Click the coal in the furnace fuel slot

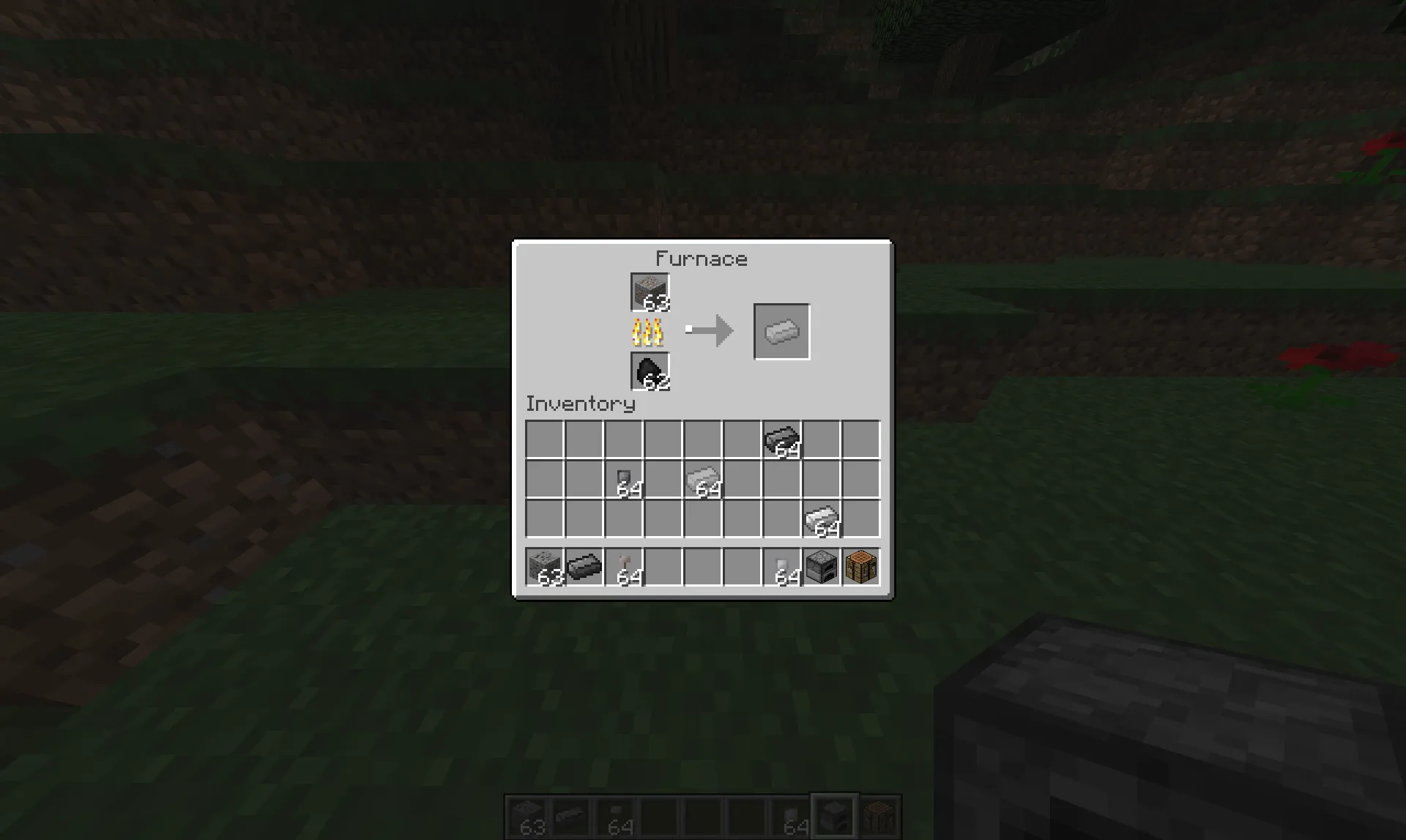(x=649, y=371)
